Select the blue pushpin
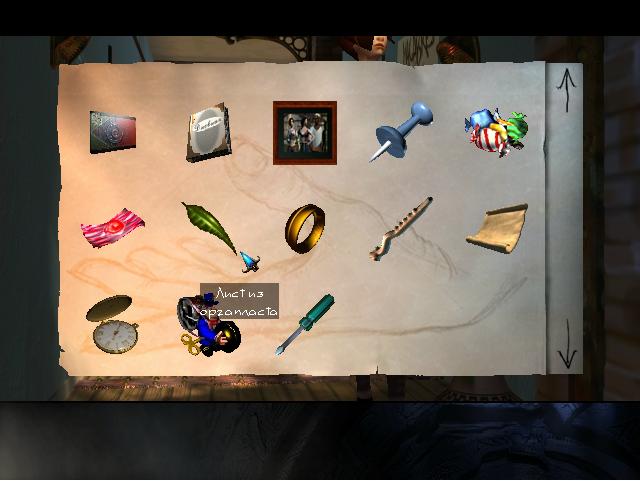Image resolution: width=640 pixels, height=481 pixels. [402, 131]
